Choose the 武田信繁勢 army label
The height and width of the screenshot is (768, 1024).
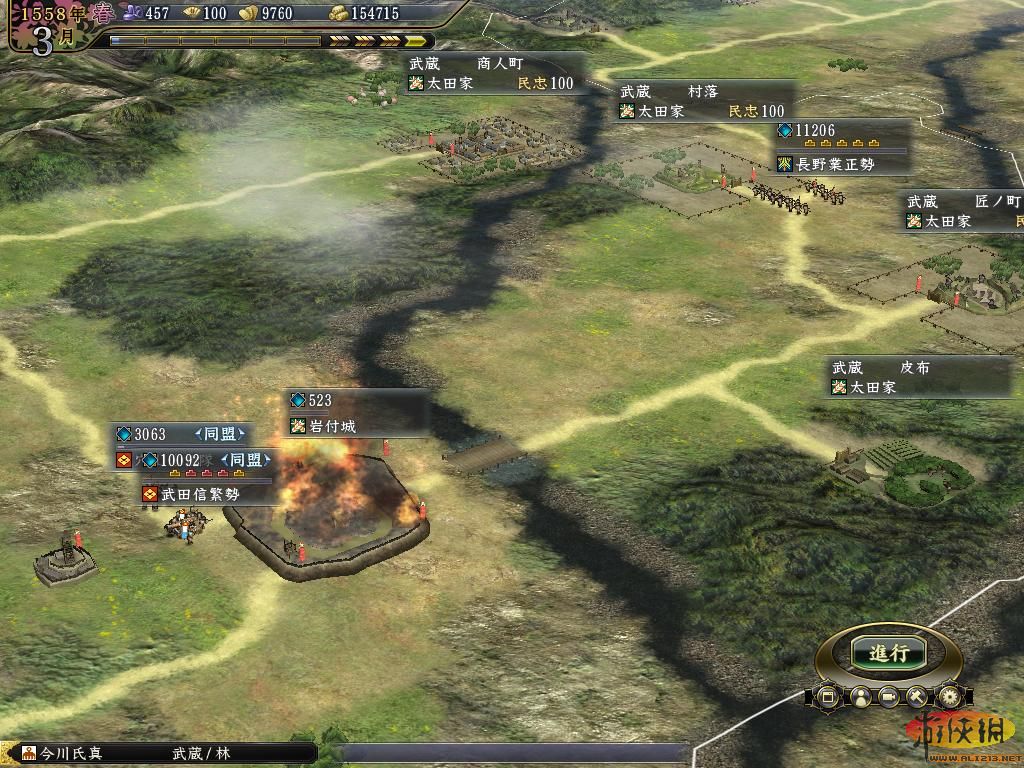(195, 494)
